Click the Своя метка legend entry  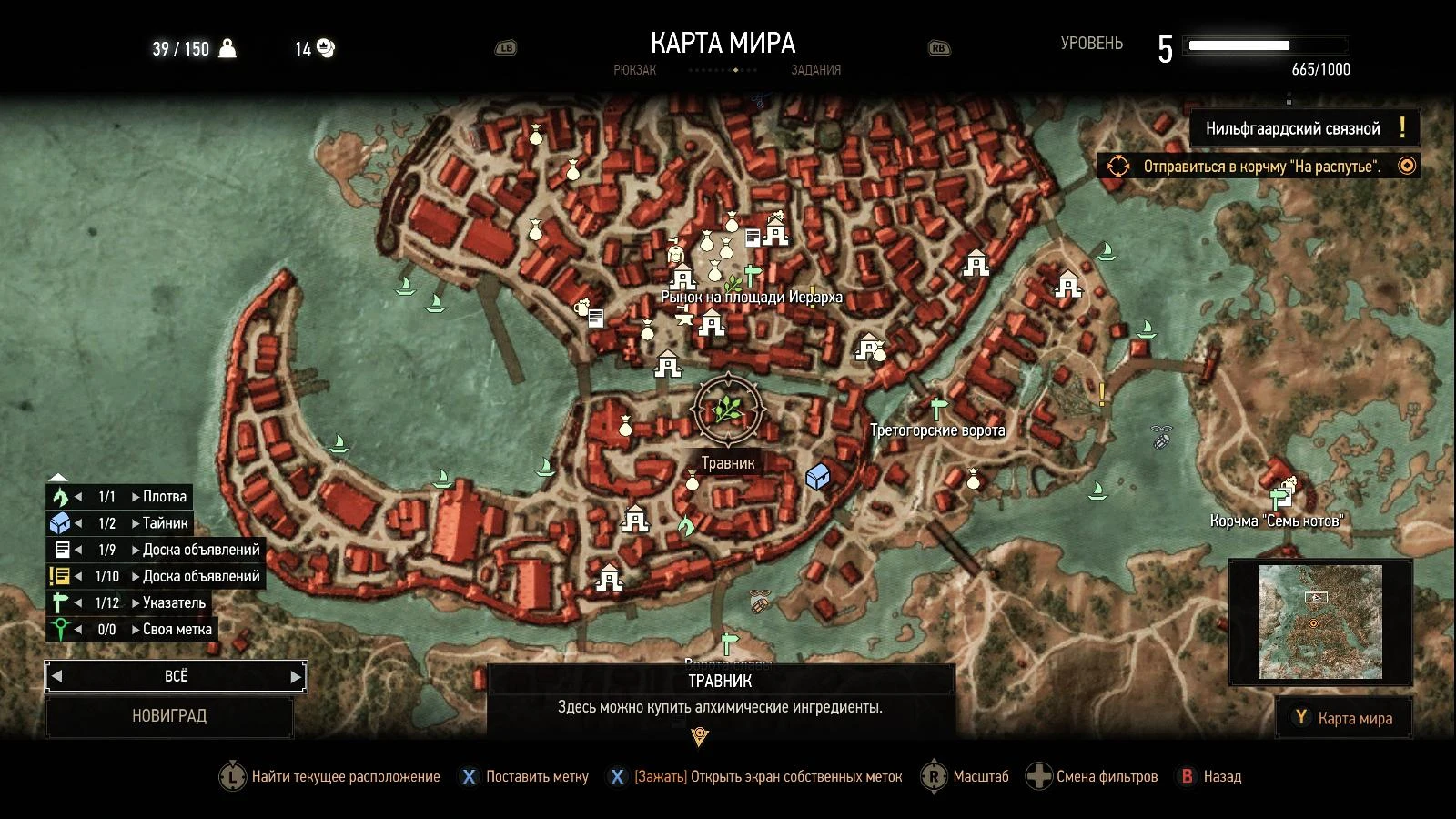(x=60, y=629)
